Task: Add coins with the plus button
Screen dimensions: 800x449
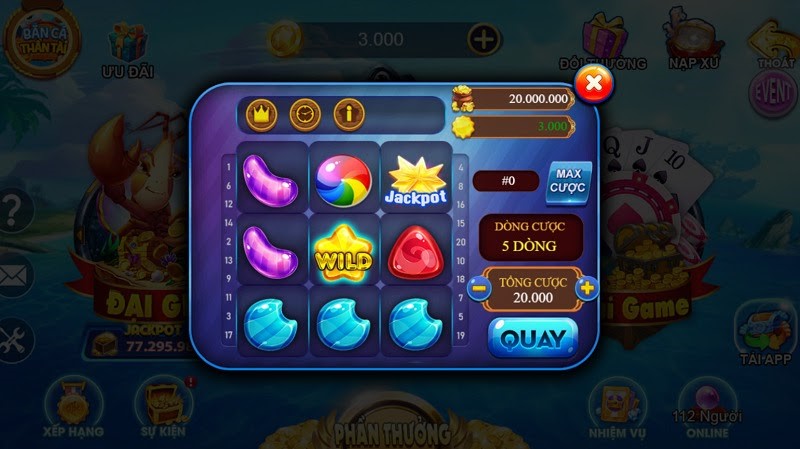Action: click(484, 40)
